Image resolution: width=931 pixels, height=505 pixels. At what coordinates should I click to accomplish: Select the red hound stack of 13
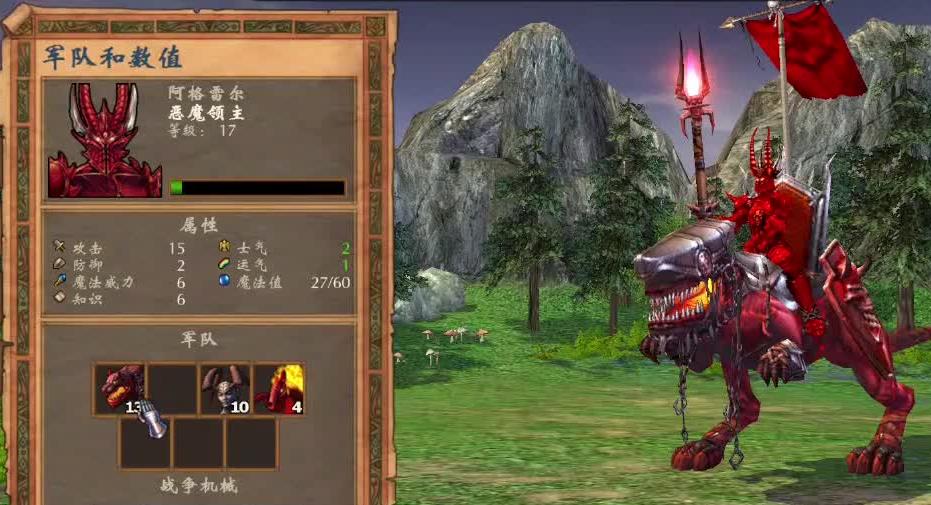coord(120,389)
